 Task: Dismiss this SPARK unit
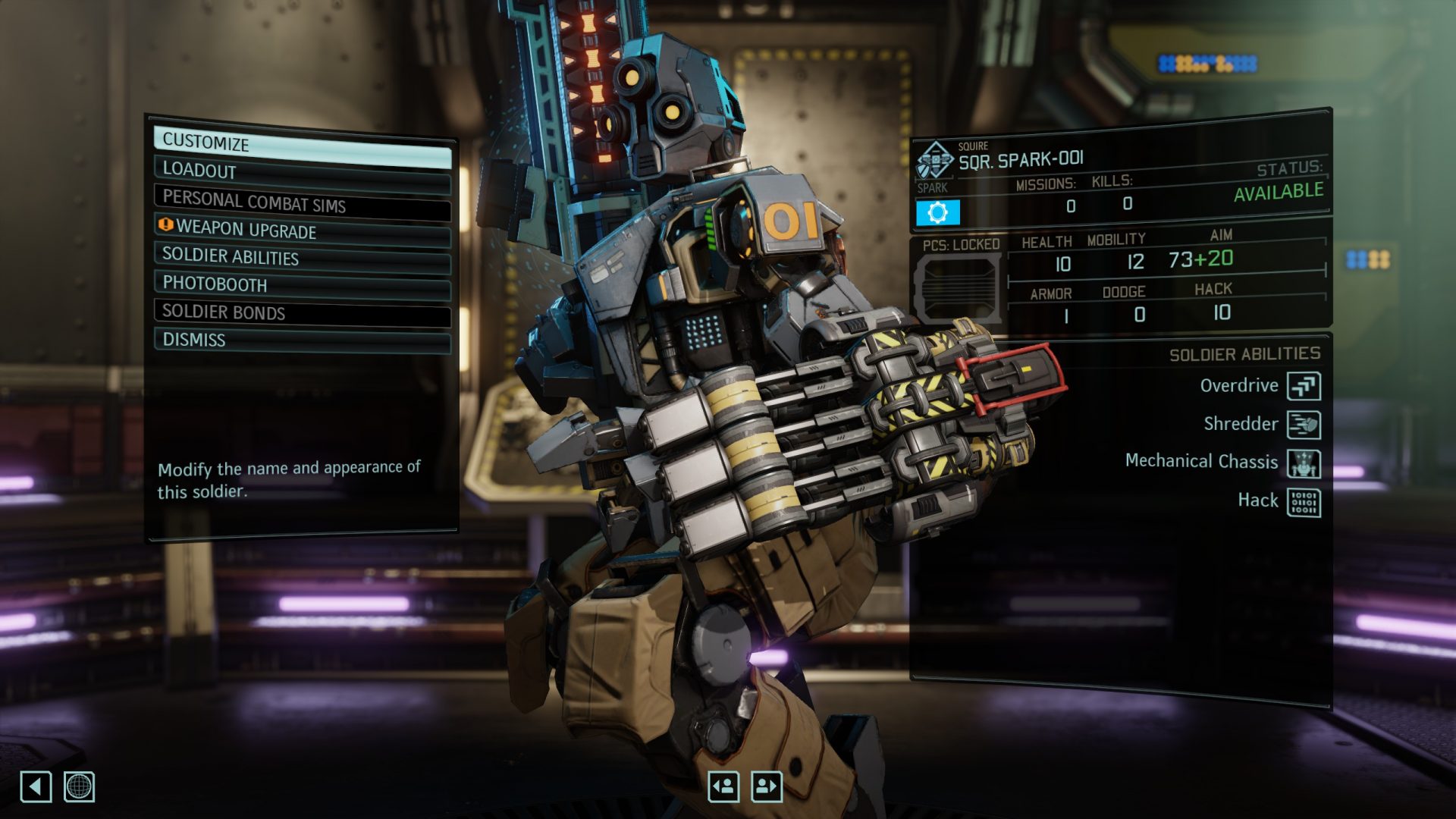302,340
